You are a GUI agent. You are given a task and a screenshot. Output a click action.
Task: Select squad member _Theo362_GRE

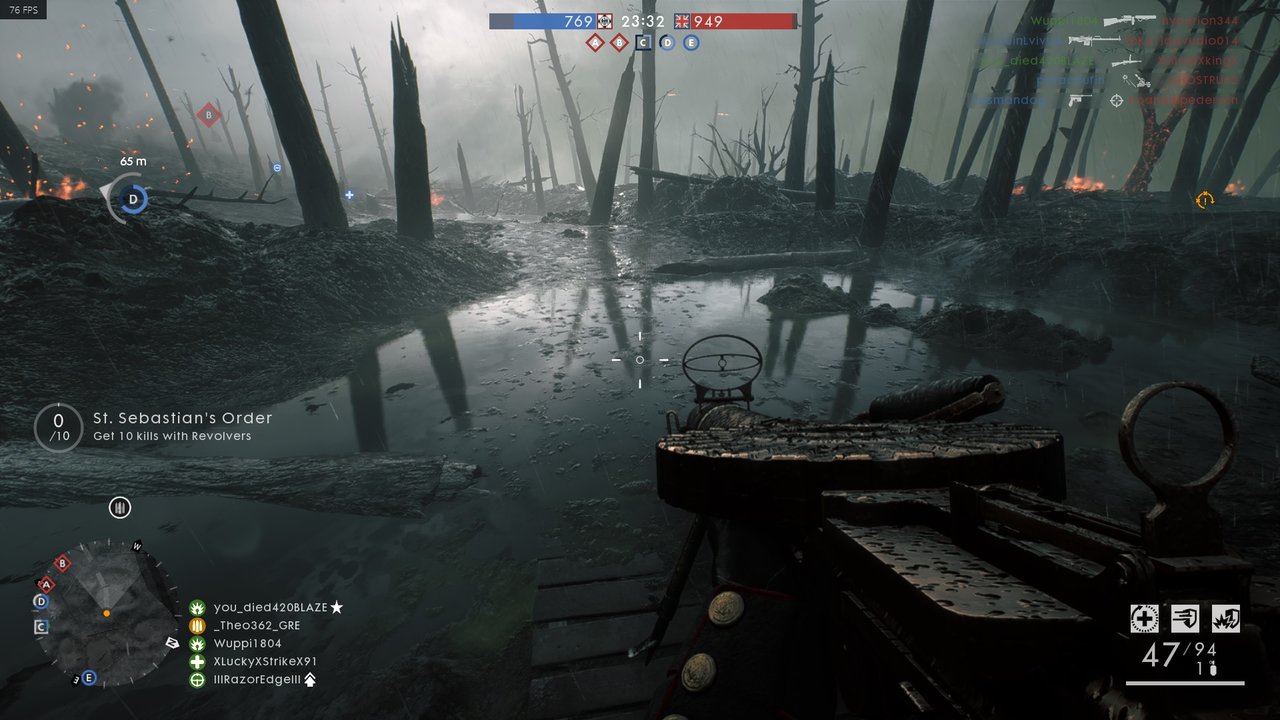click(x=257, y=625)
